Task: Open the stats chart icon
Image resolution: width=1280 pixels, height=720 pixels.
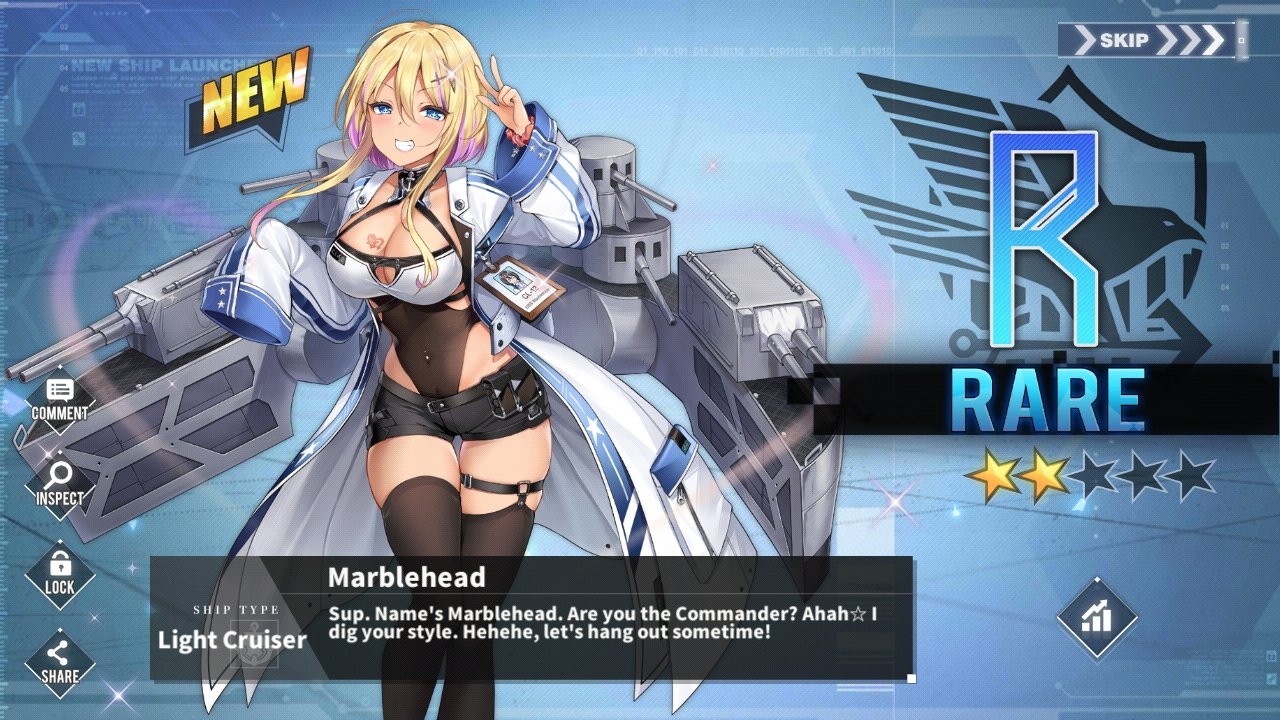Action: point(1097,618)
